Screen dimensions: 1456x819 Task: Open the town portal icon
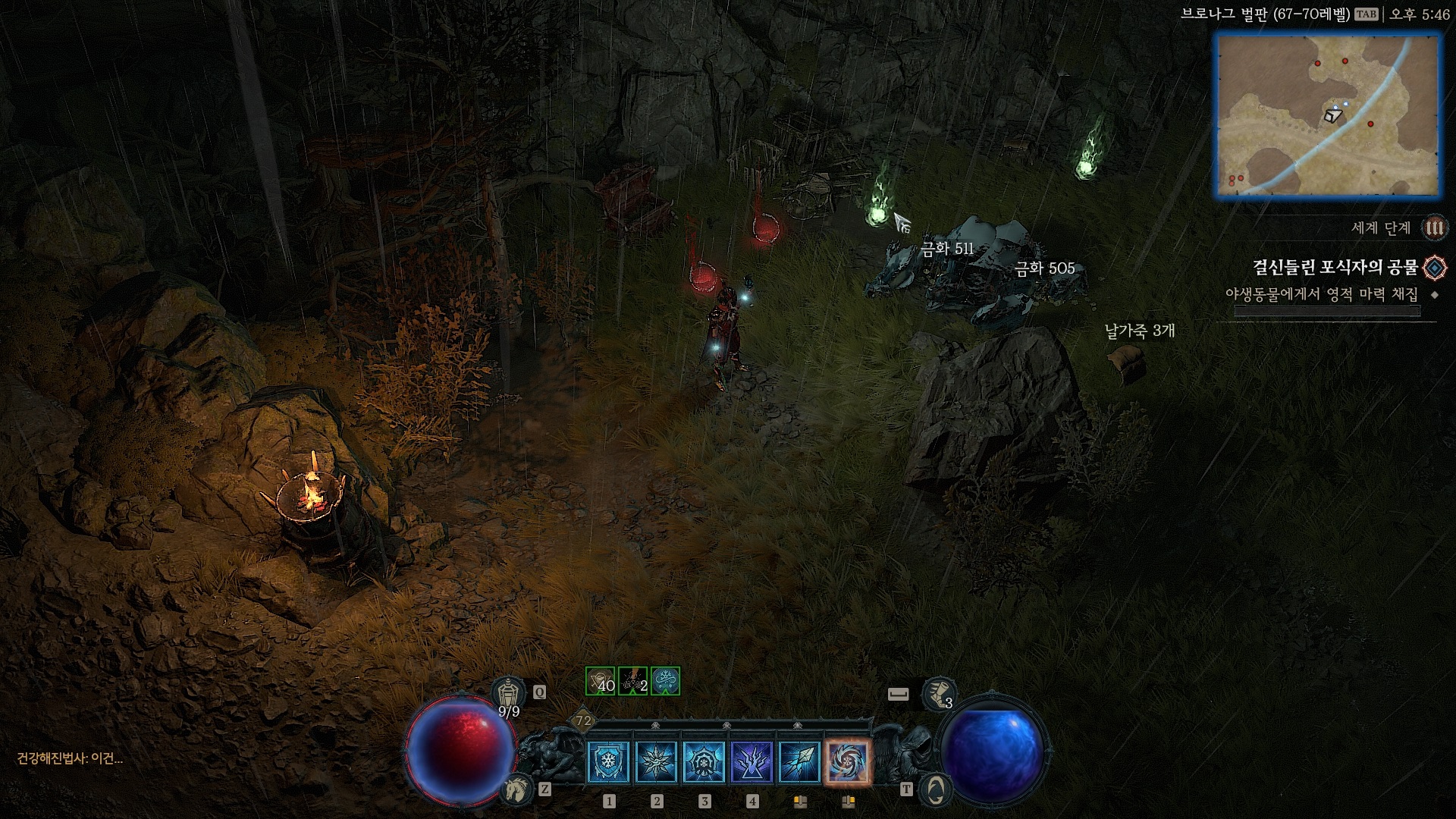(935, 790)
